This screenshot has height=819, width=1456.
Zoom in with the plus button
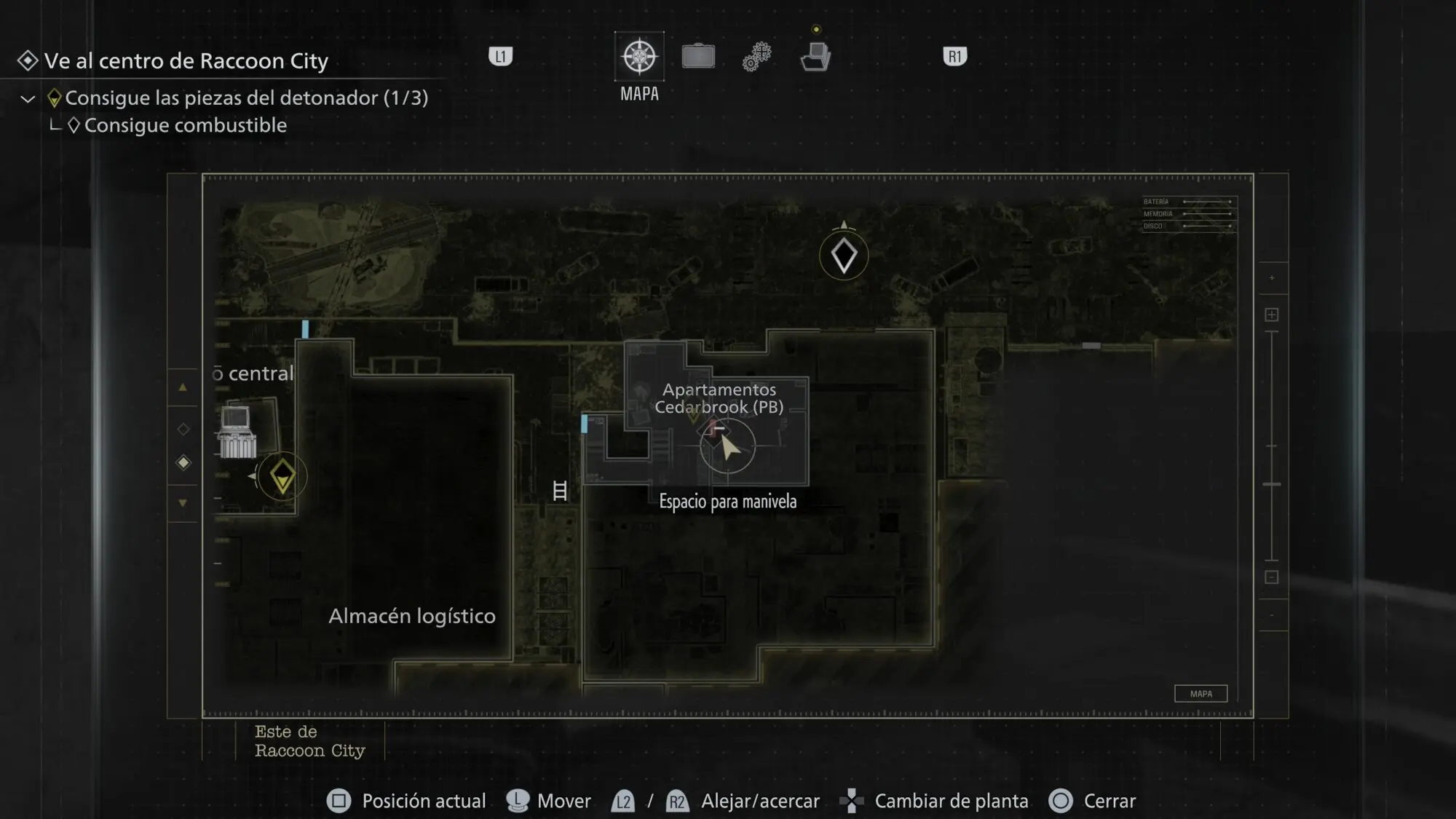(x=1271, y=314)
